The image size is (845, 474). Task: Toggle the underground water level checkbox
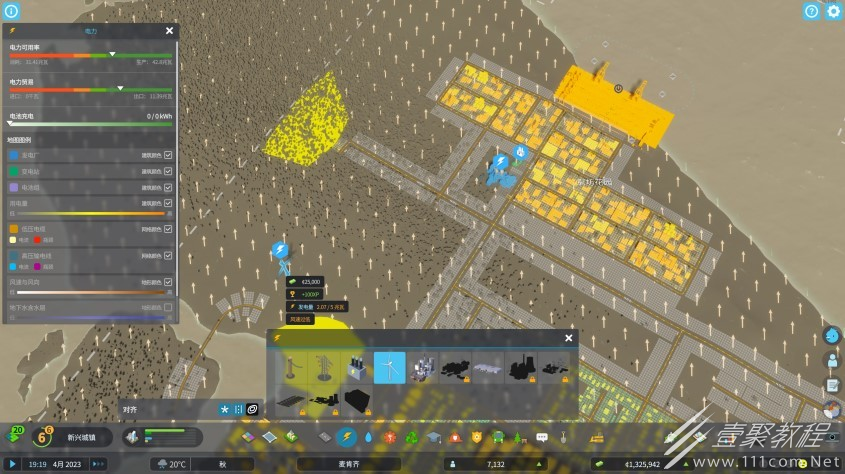coord(168,307)
